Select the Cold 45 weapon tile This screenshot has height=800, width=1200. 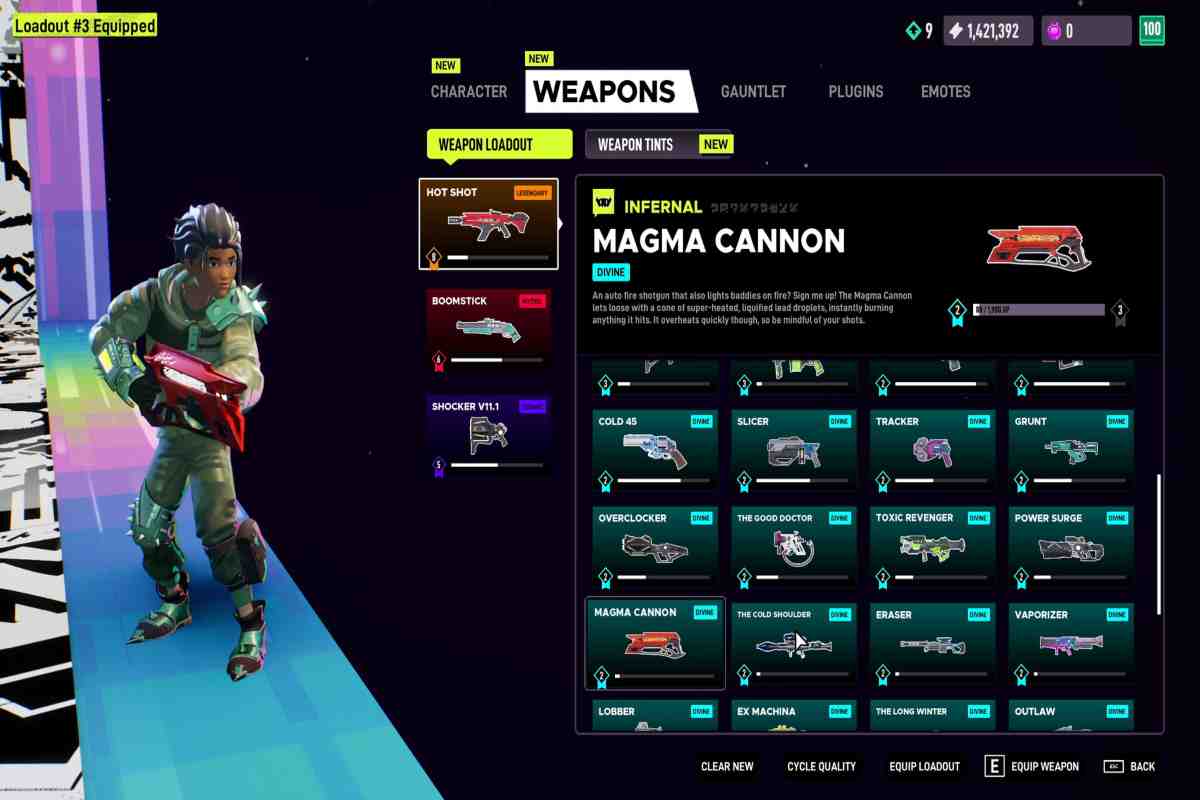point(655,450)
